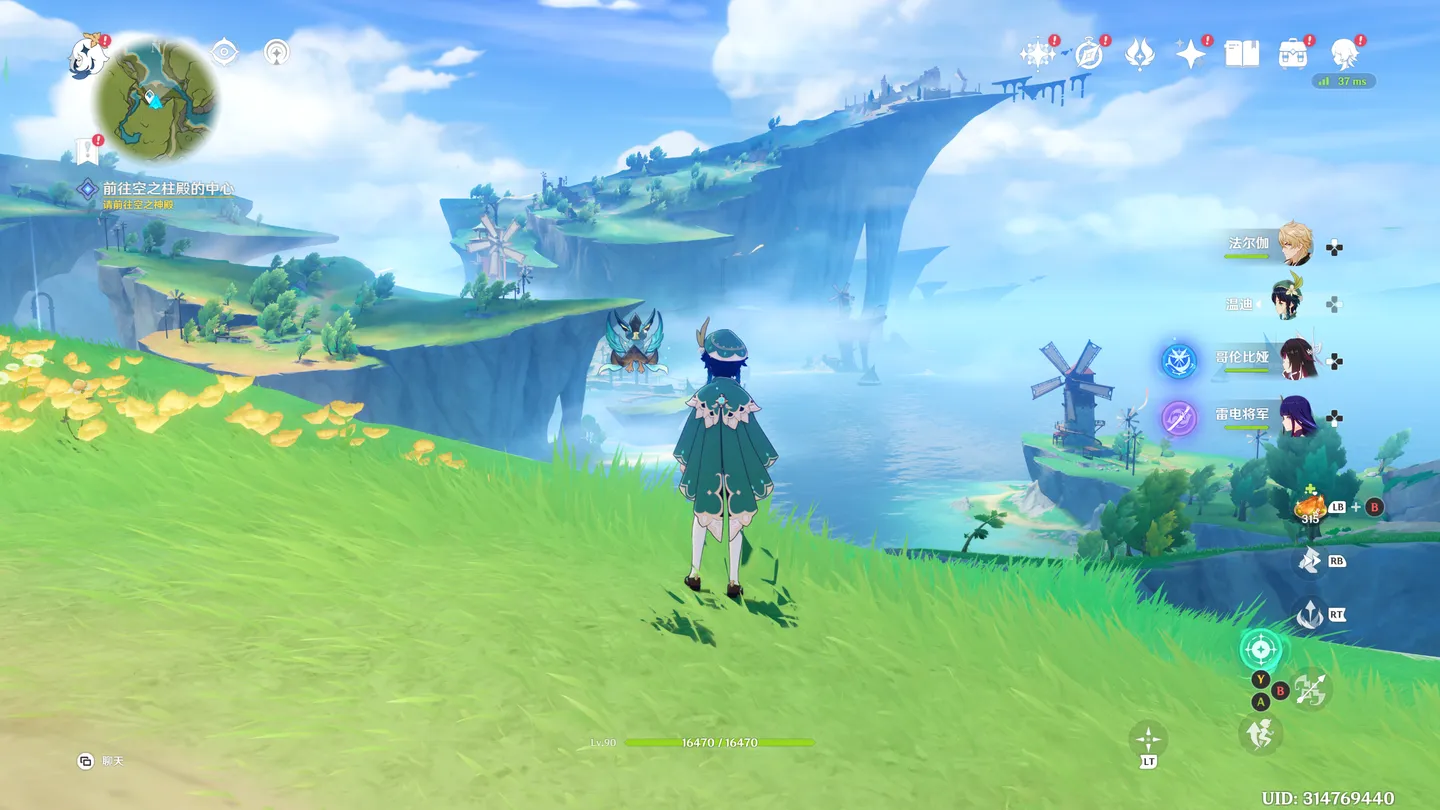
Task: Open the 聊天 chat box
Action: (102, 761)
